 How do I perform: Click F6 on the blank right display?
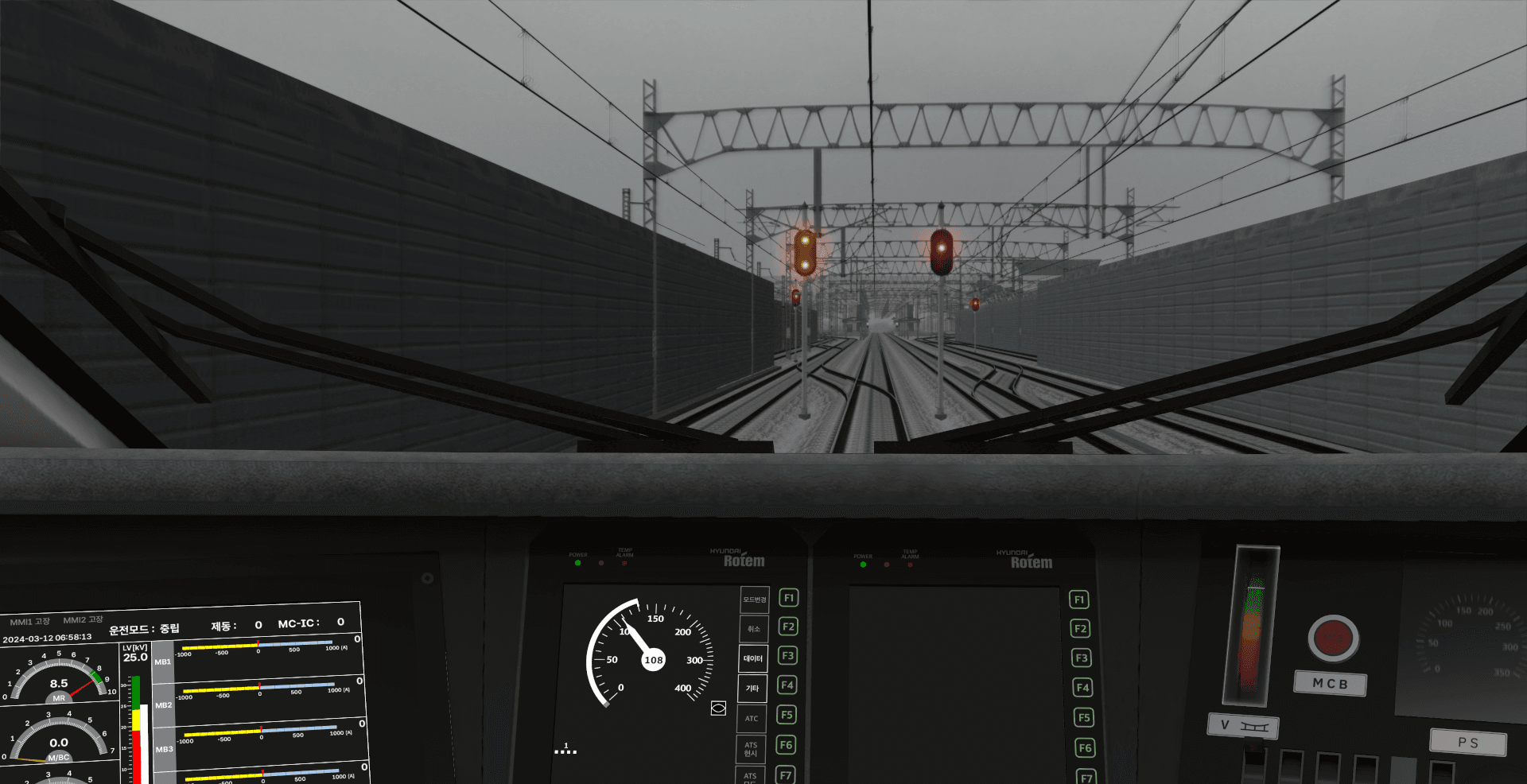(x=1085, y=748)
